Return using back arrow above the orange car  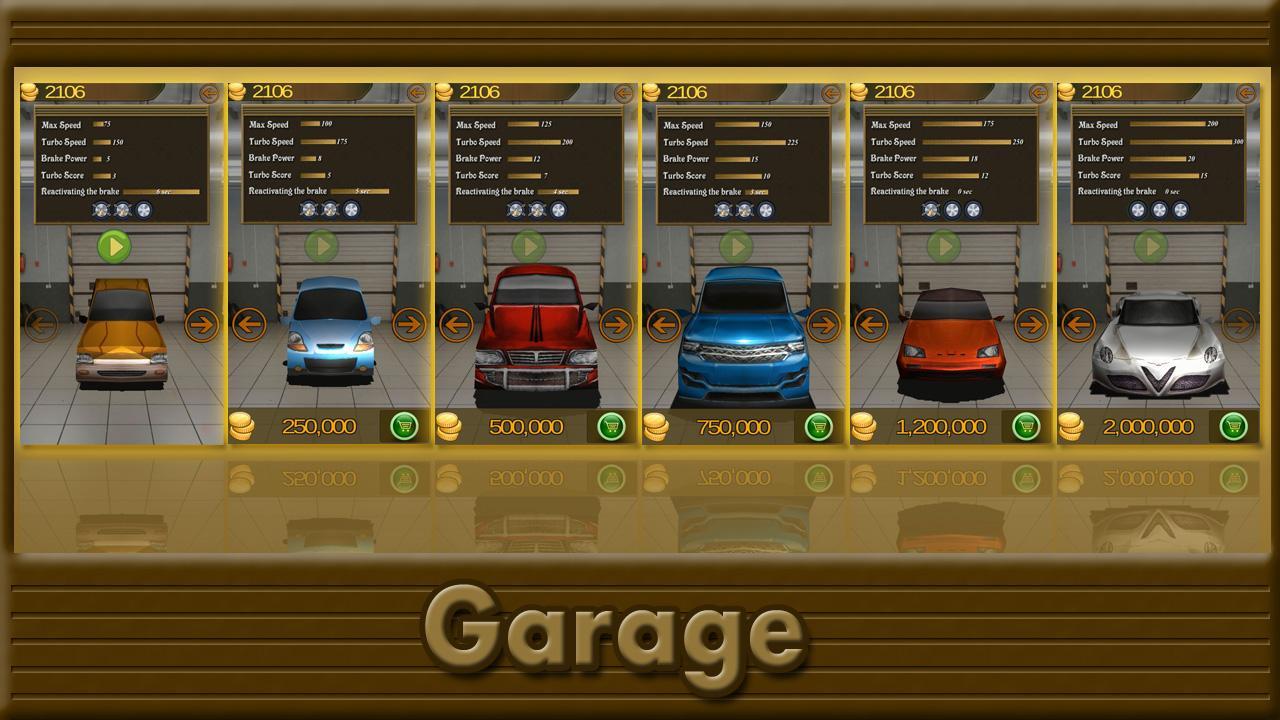tap(208, 93)
